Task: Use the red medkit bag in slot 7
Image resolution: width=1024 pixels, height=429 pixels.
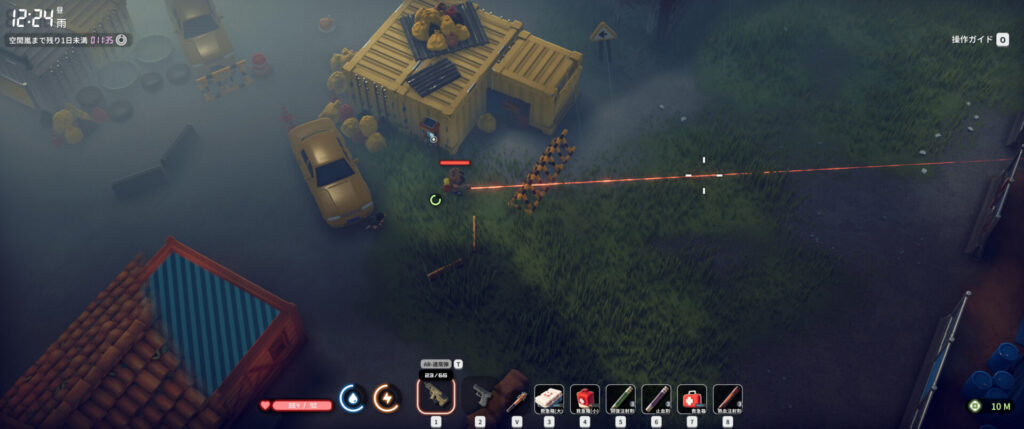Action: pyautogui.click(x=692, y=399)
